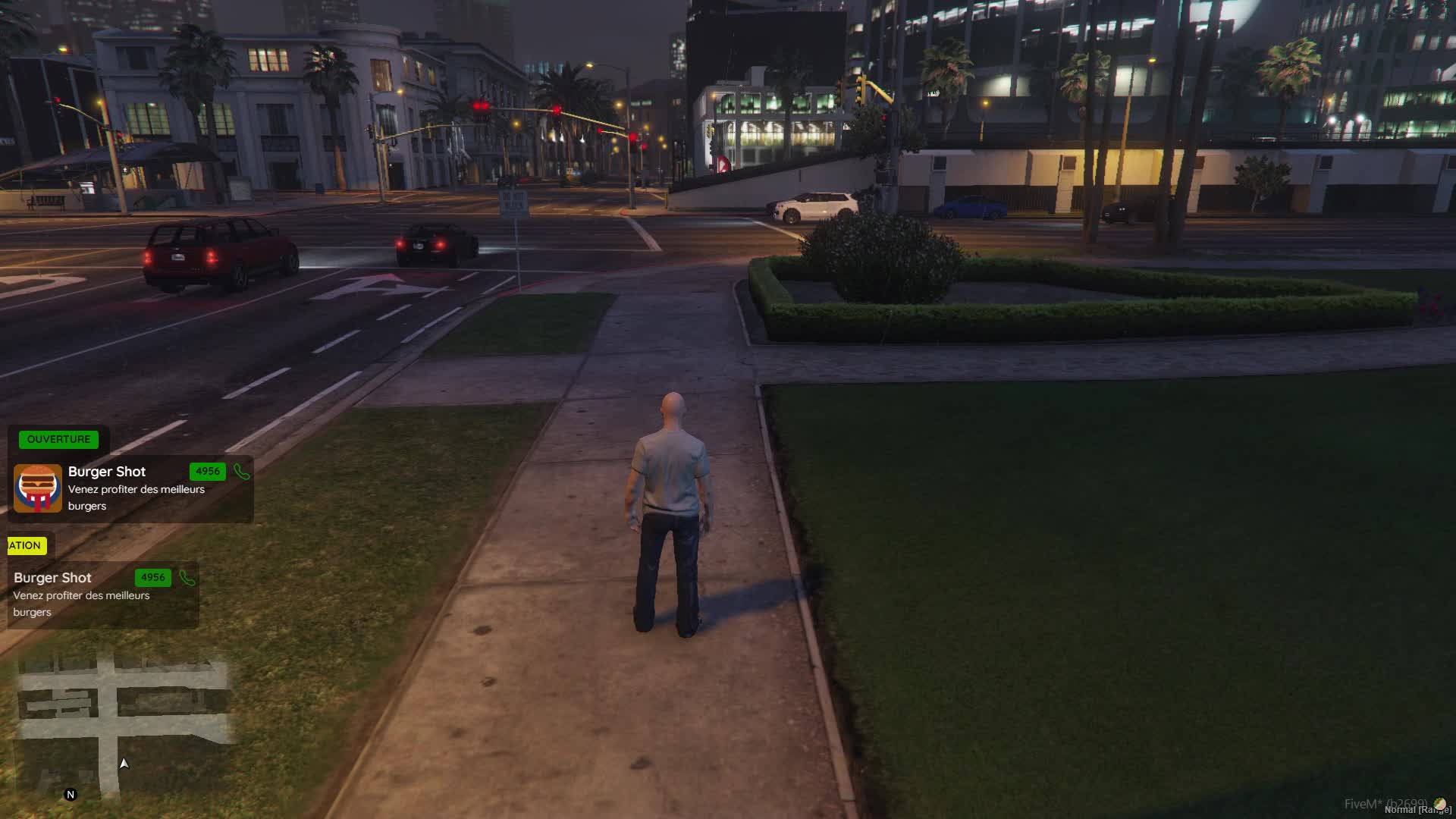Select the yellow ATION notification tag
Viewport: 1456px width, 819px height.
click(x=26, y=545)
